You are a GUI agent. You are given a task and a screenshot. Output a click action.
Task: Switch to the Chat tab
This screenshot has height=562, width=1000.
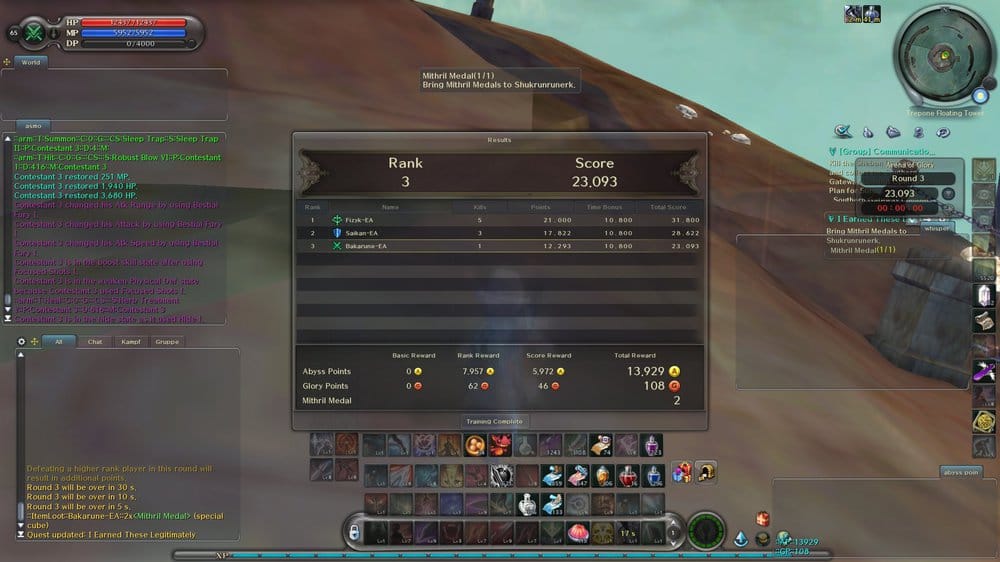[x=95, y=341]
